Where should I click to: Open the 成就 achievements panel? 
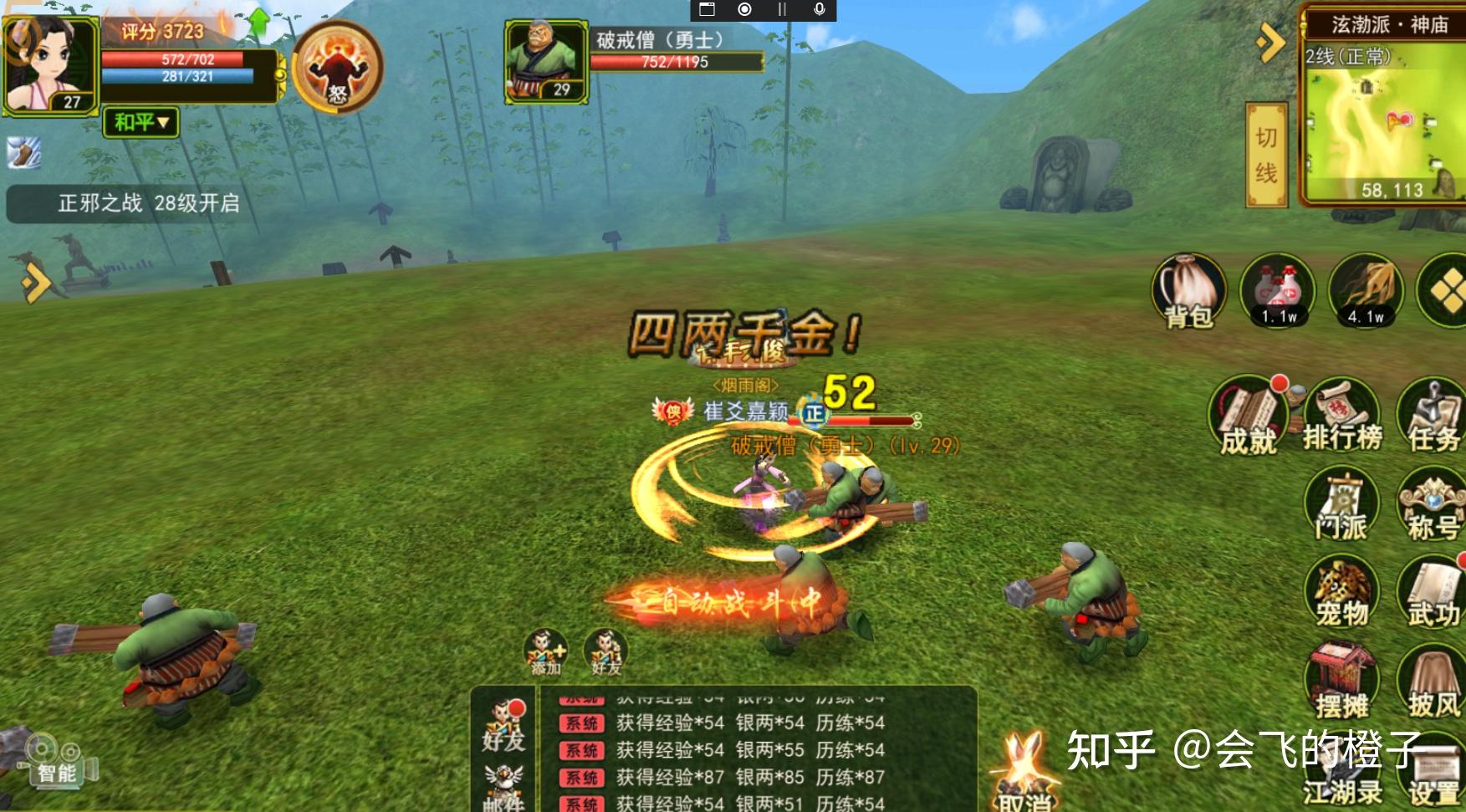coord(1248,412)
